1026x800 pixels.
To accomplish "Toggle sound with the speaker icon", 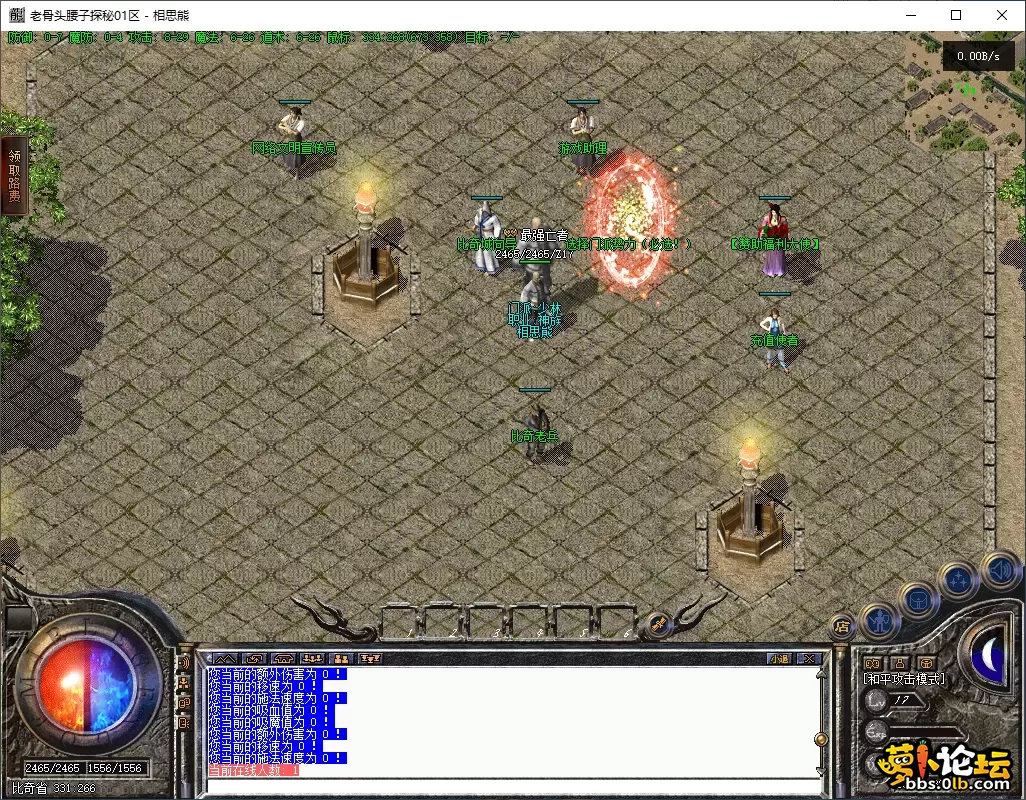I will 1000,570.
